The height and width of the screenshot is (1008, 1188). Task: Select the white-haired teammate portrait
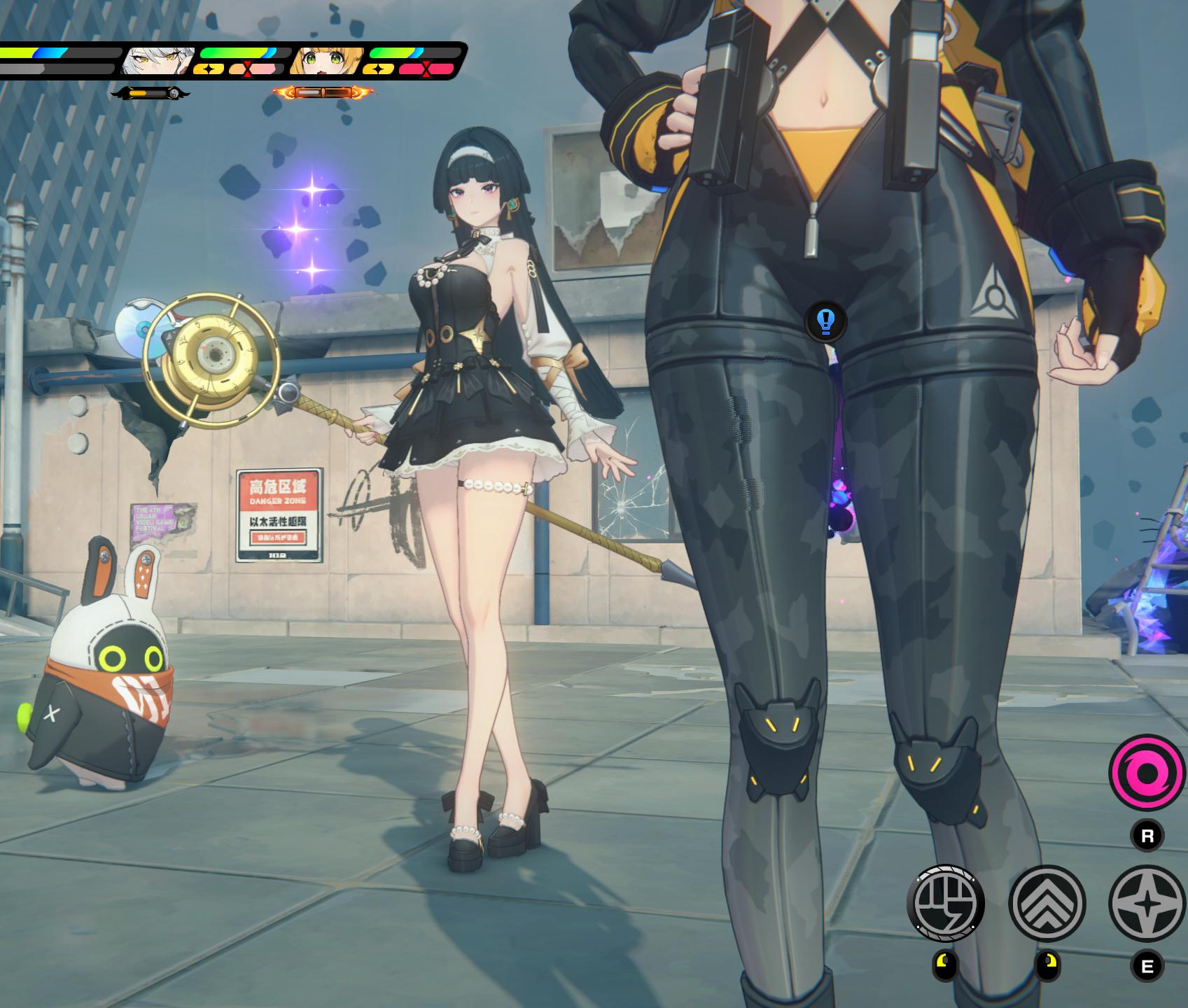[x=158, y=62]
